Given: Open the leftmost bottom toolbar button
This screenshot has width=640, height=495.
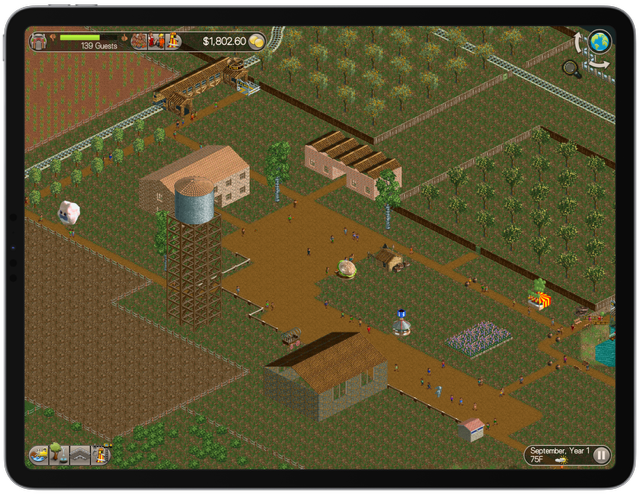Looking at the screenshot, I should tap(39, 455).
